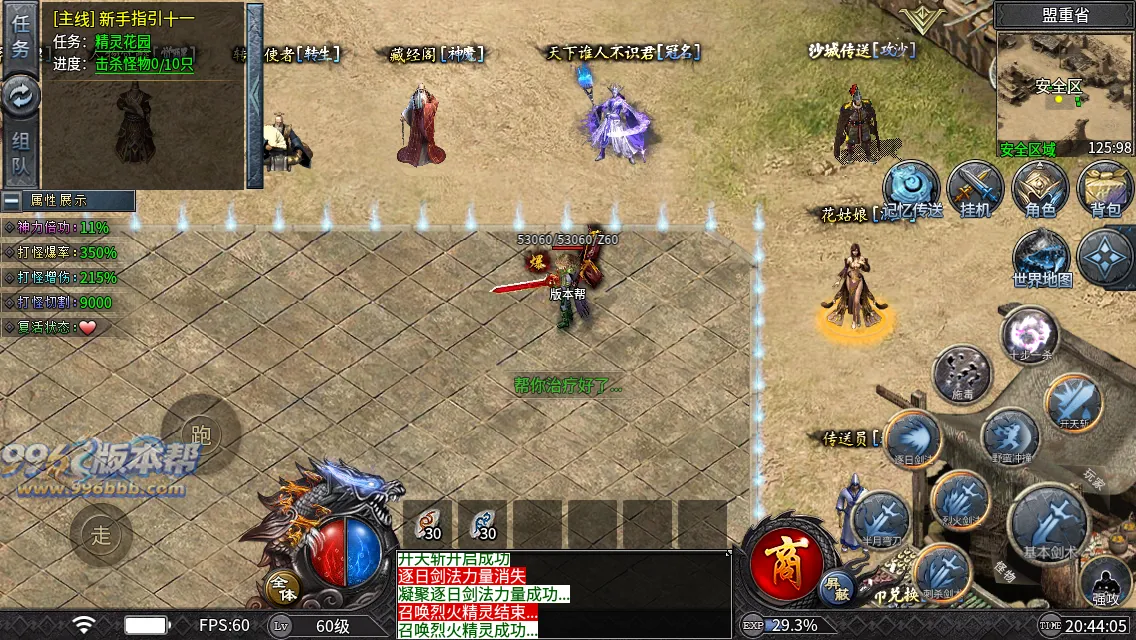Click the 精灵花园 quest link
The image size is (1136, 640).
[122, 42]
